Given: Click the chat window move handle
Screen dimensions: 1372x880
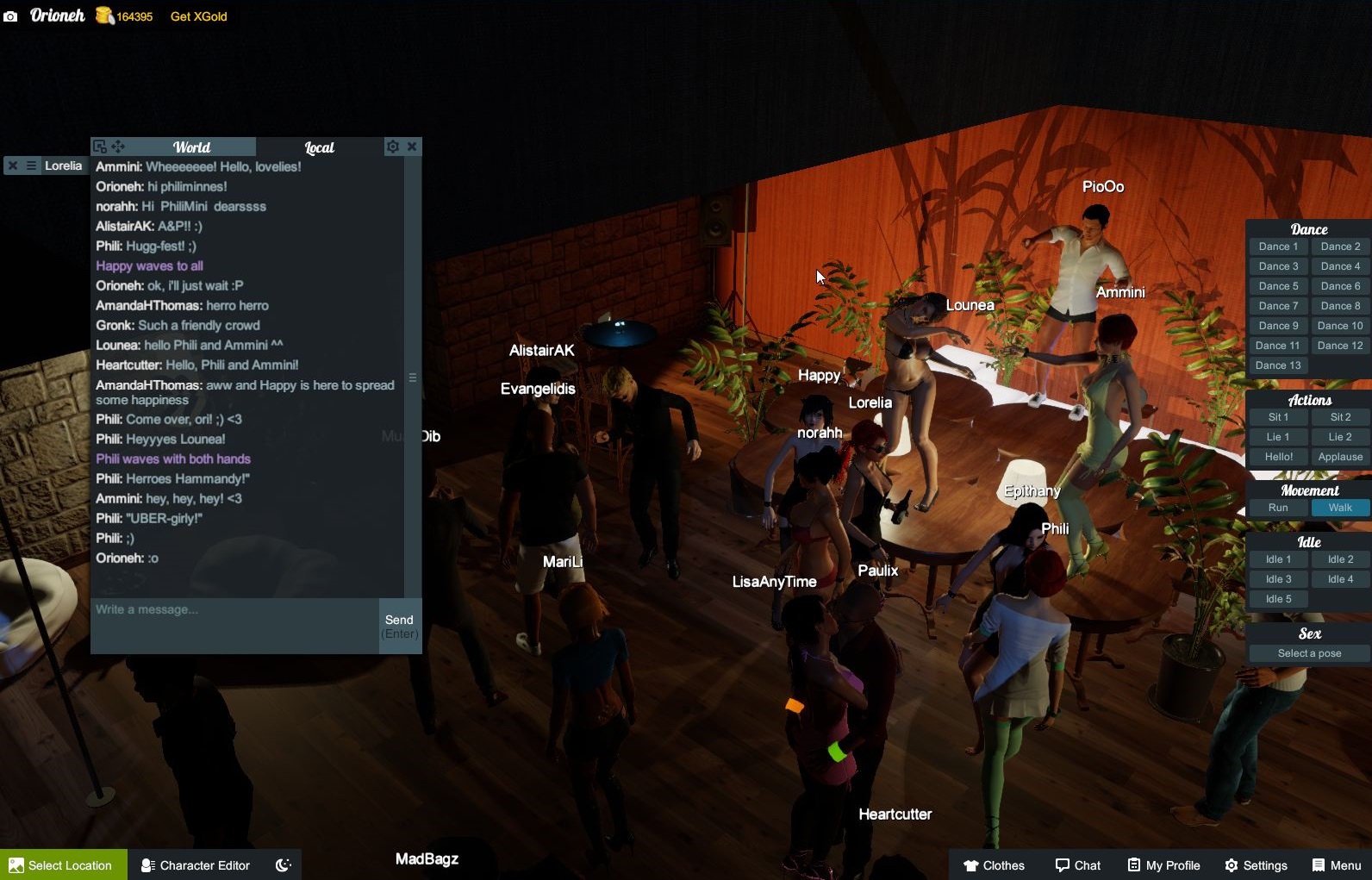Looking at the screenshot, I should tap(118, 147).
